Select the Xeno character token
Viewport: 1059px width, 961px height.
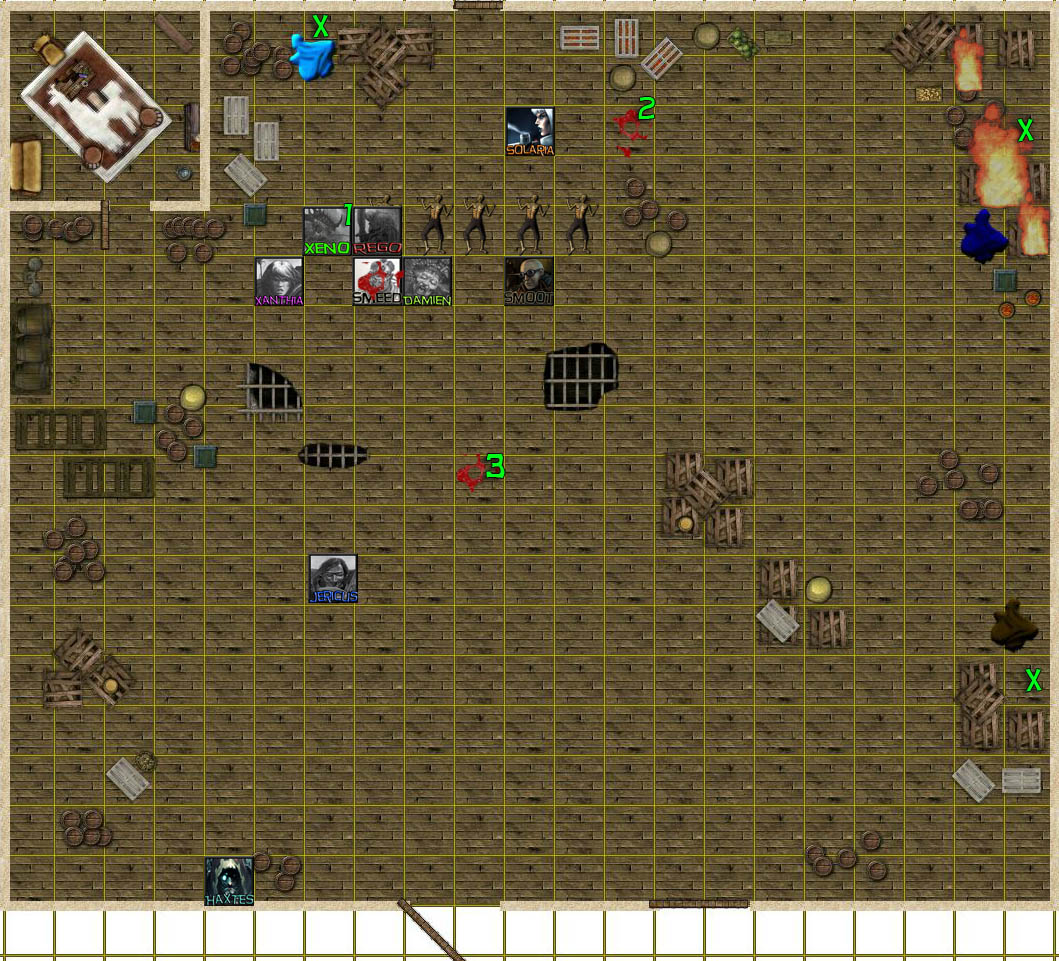pyautogui.click(x=327, y=231)
